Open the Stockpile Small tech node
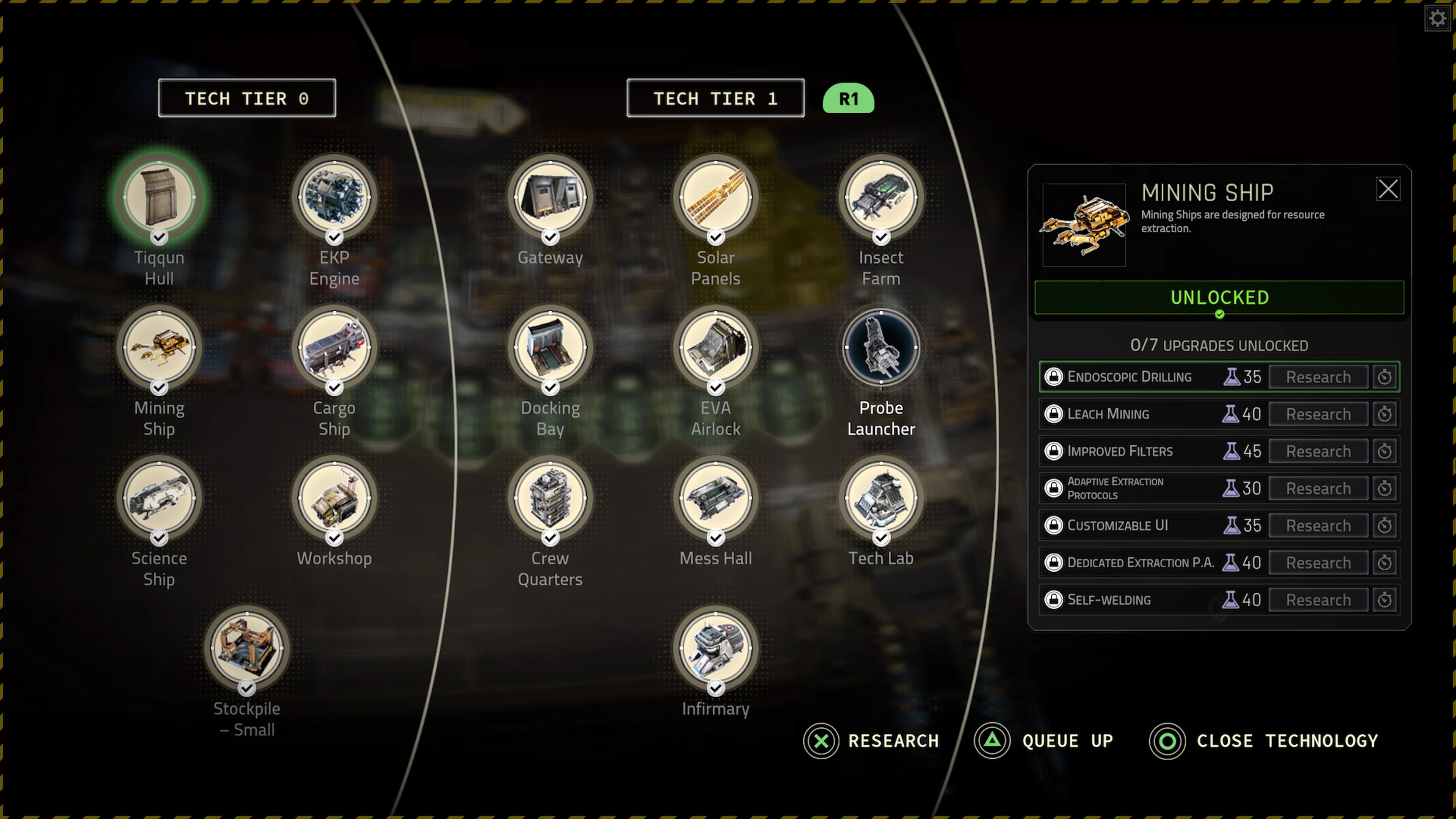This screenshot has width=1456, height=819. click(x=247, y=649)
